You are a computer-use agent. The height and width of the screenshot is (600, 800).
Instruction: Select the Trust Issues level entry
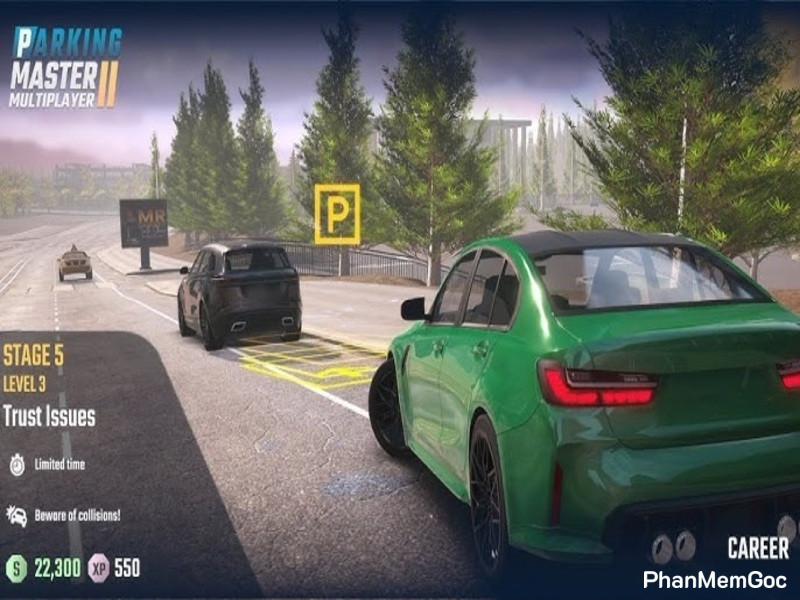click(x=49, y=416)
